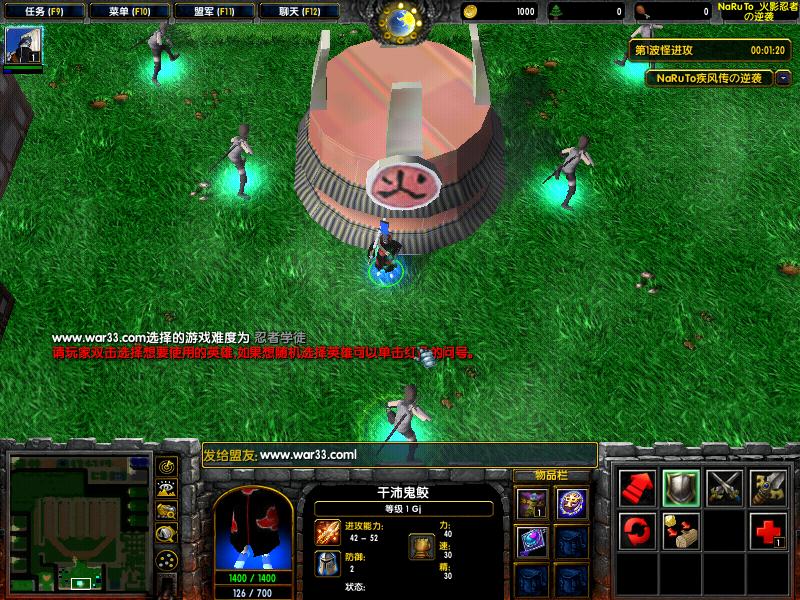
Task: Activate the minimap signal ping button
Action: (x=167, y=467)
